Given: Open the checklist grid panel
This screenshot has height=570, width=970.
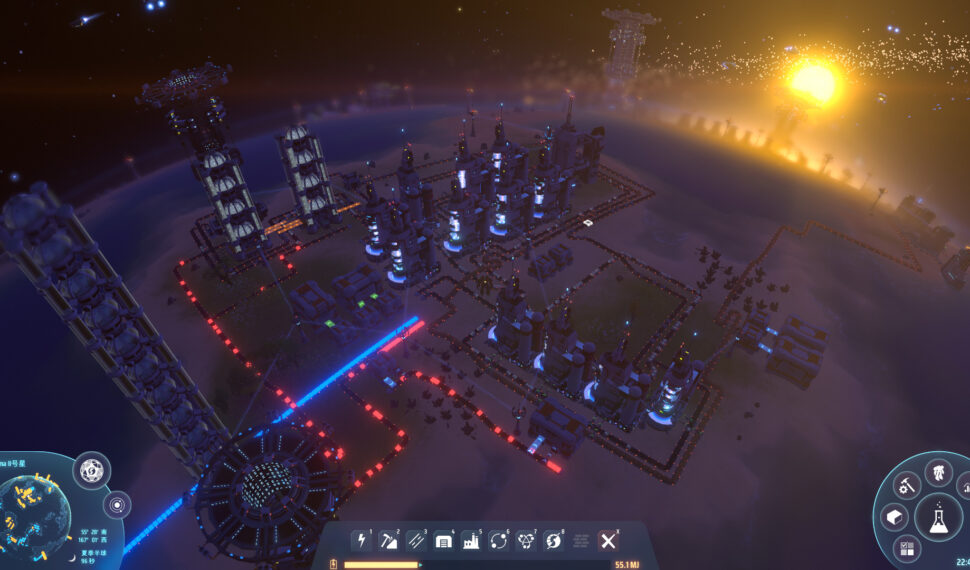Looking at the screenshot, I should point(907,548).
